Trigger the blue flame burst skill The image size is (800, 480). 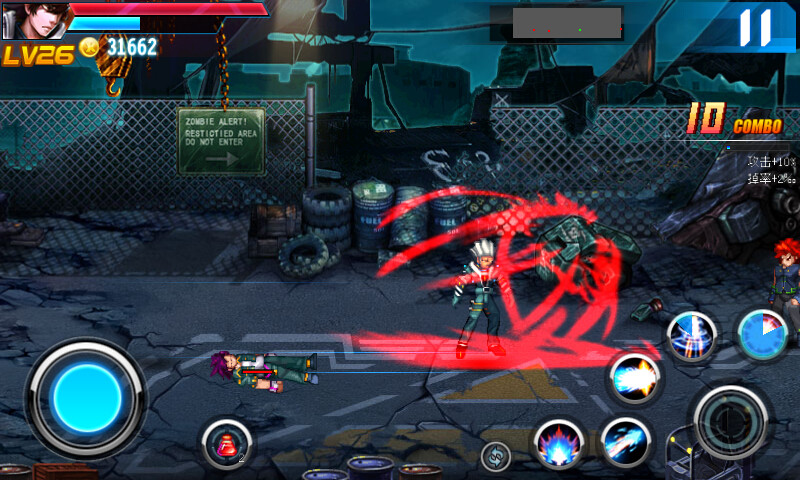tap(559, 444)
